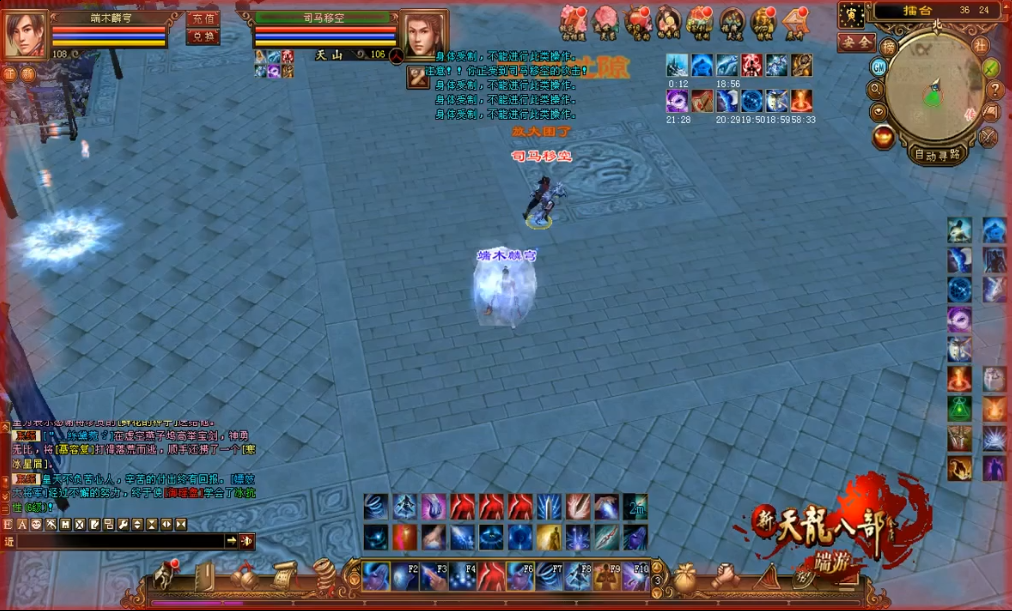Viewport: 1012px width, 611px height.
Task: Open the 榜 ranking button by minimap
Action: coord(888,46)
